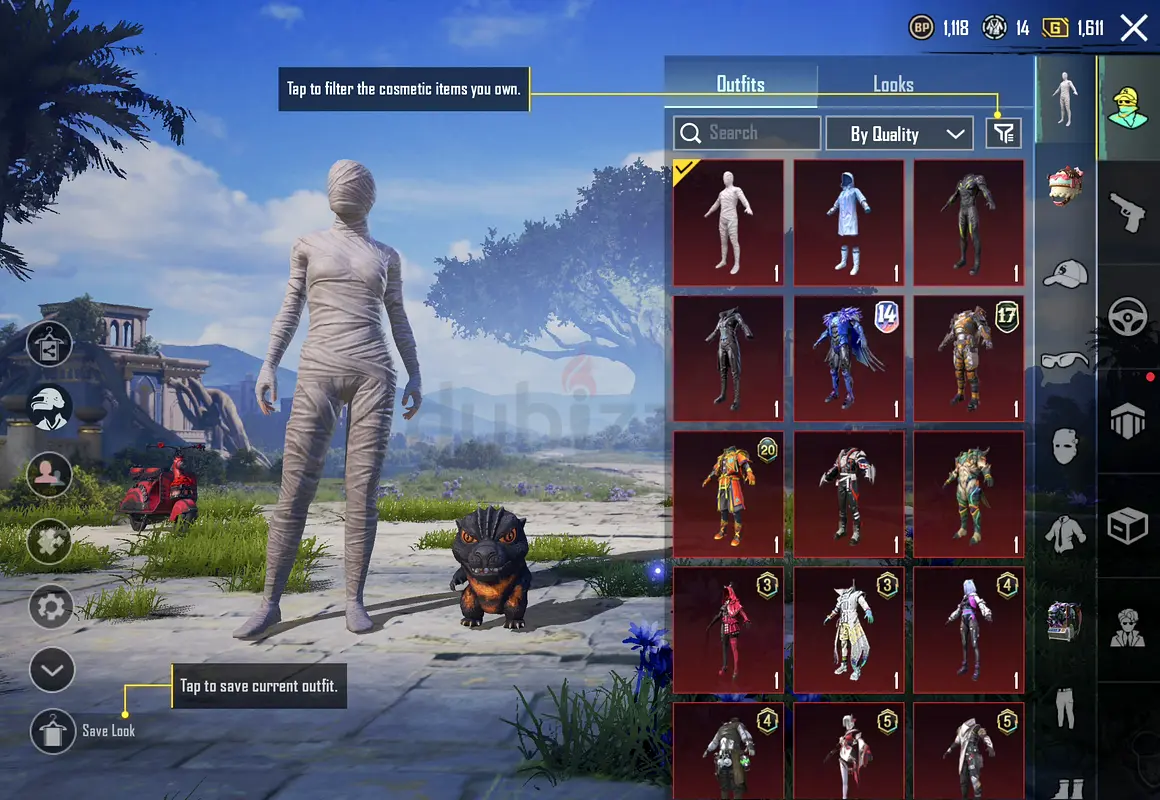
Task: Open the headwear cap category
Action: [1066, 273]
